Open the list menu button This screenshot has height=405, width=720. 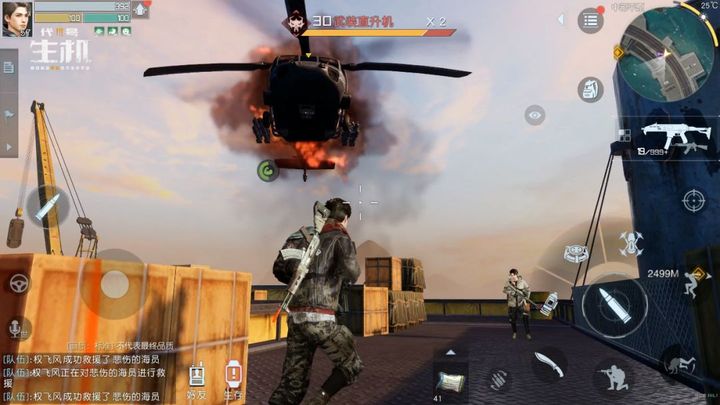(x=591, y=20)
